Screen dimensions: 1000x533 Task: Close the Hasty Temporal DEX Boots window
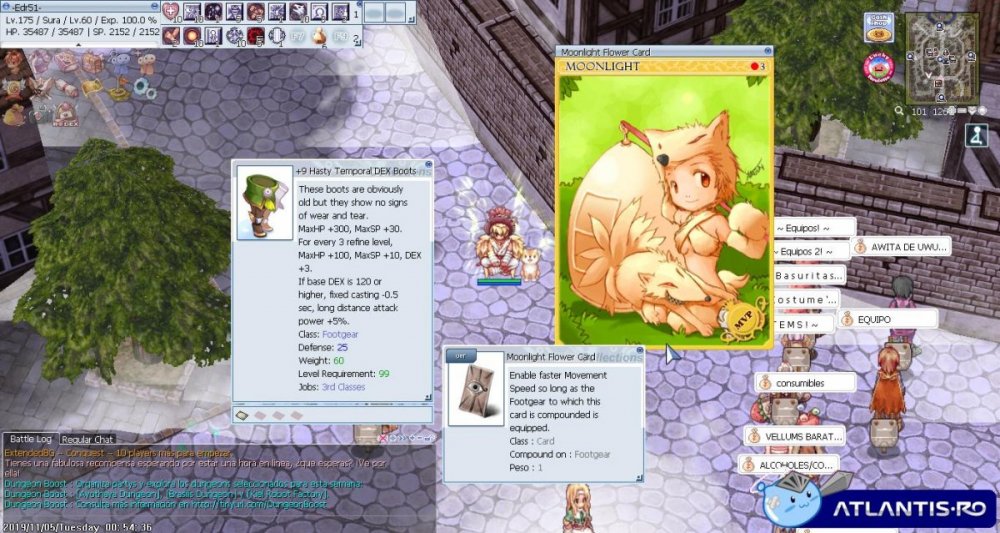(x=429, y=163)
